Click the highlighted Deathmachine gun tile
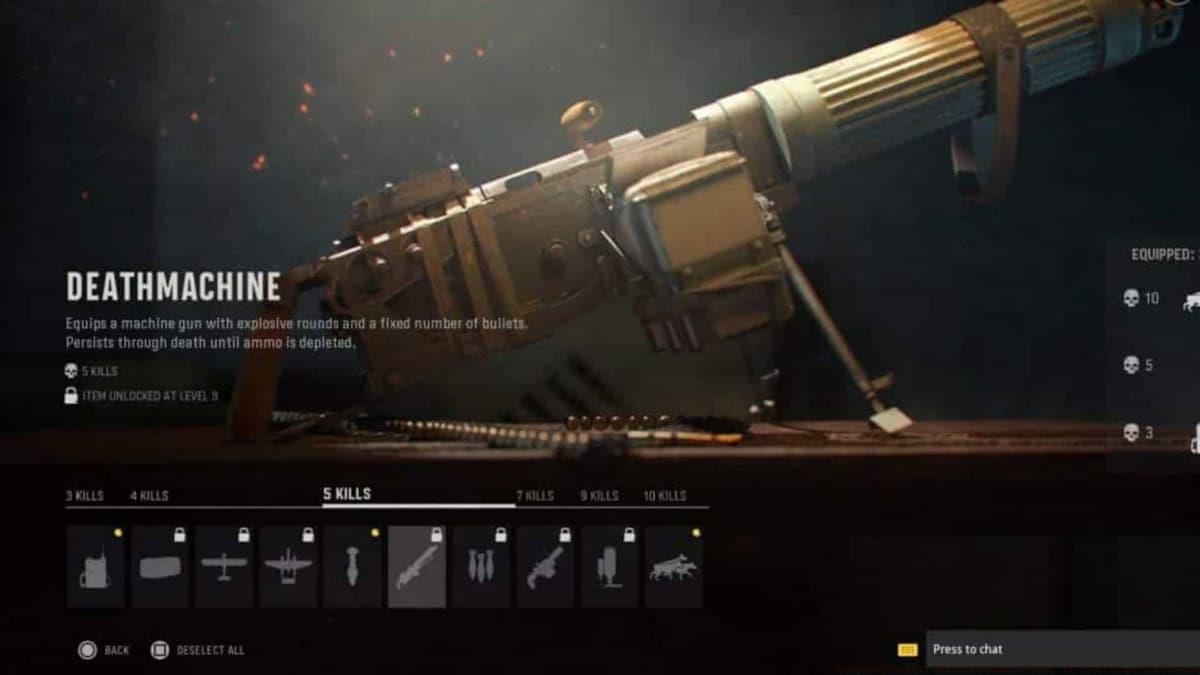The image size is (1200, 675). tap(417, 567)
